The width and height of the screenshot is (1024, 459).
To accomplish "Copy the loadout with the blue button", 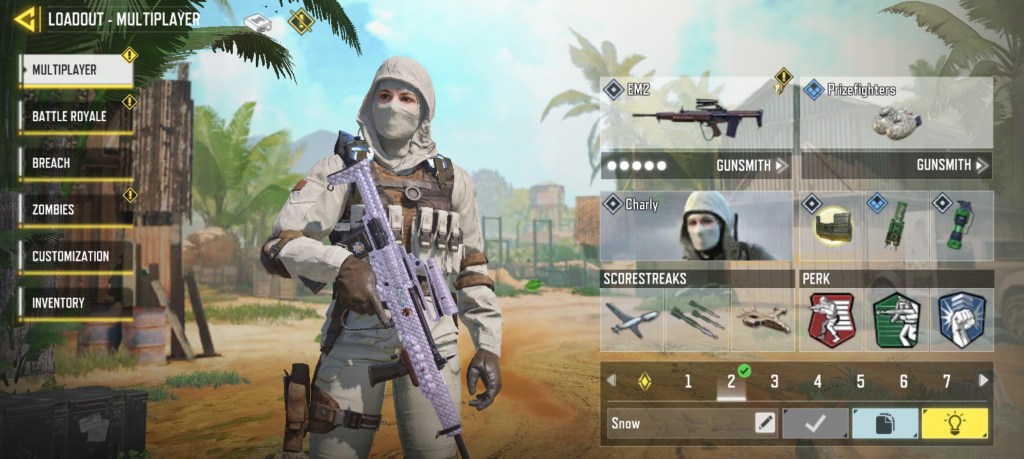I will 884,423.
